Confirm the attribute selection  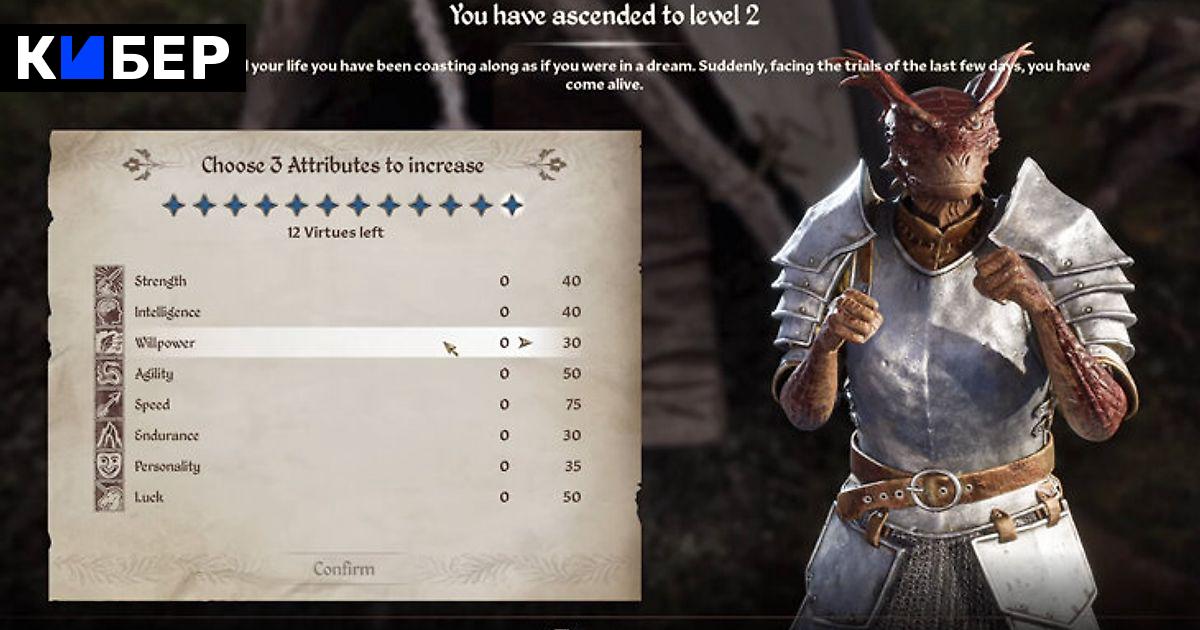[344, 569]
